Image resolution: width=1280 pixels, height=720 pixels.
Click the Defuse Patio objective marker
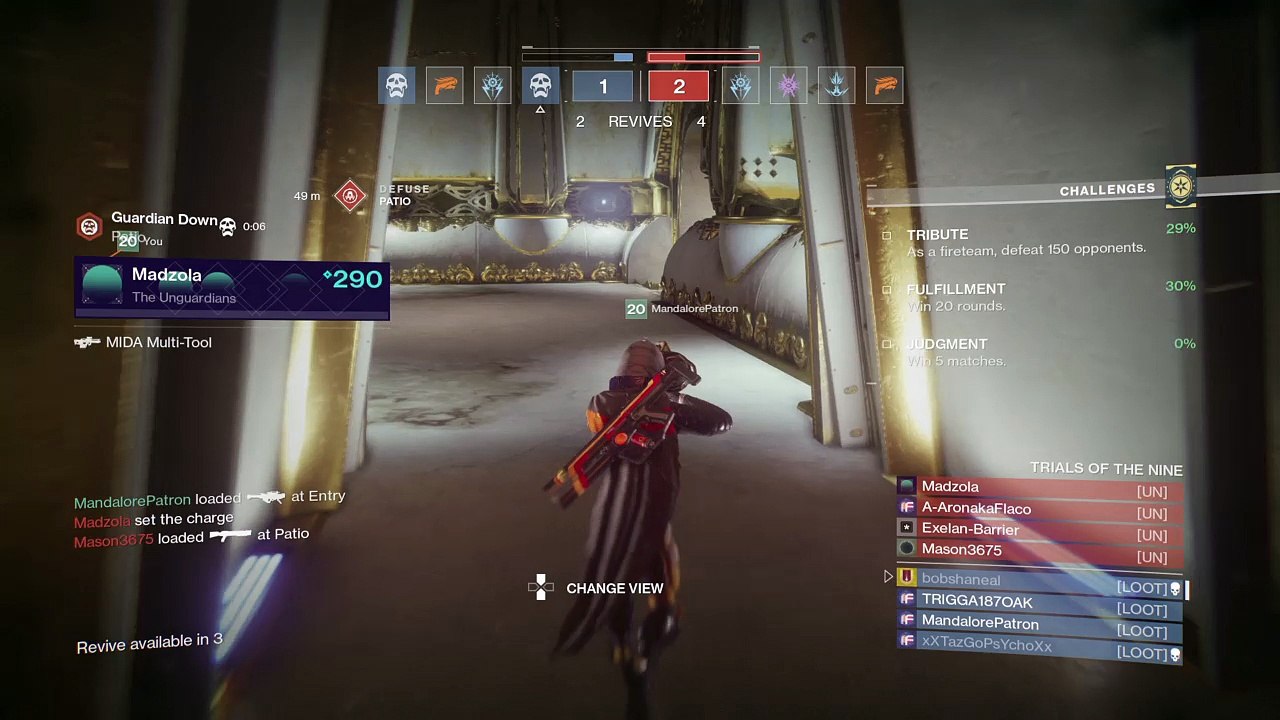[350, 195]
